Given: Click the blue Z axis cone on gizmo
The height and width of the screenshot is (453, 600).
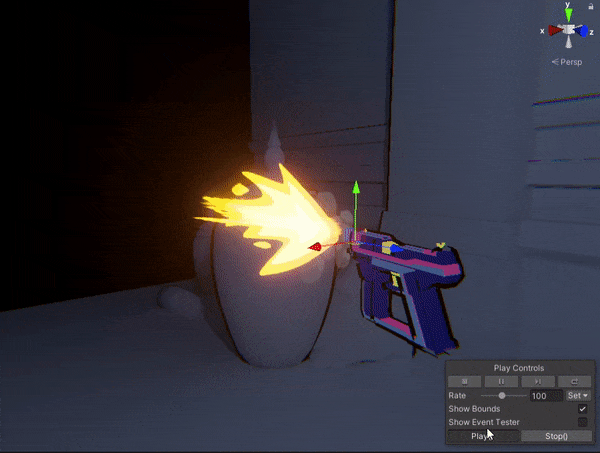Looking at the screenshot, I should 584,31.
